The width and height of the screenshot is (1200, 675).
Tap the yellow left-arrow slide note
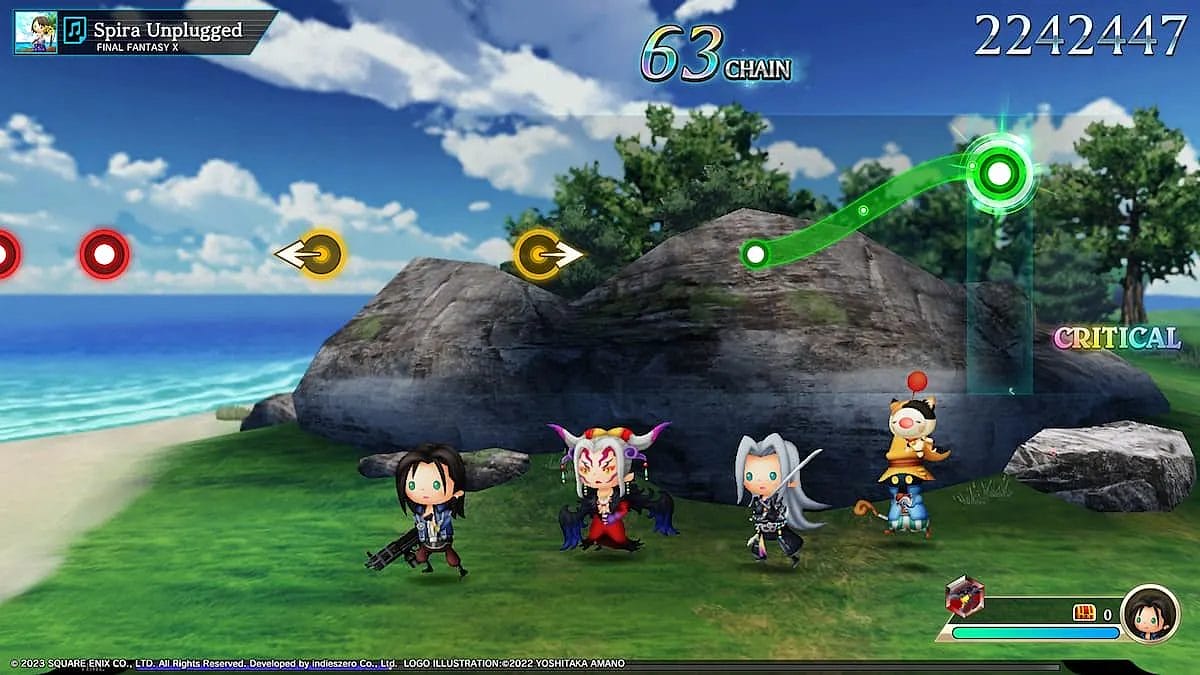pos(321,254)
